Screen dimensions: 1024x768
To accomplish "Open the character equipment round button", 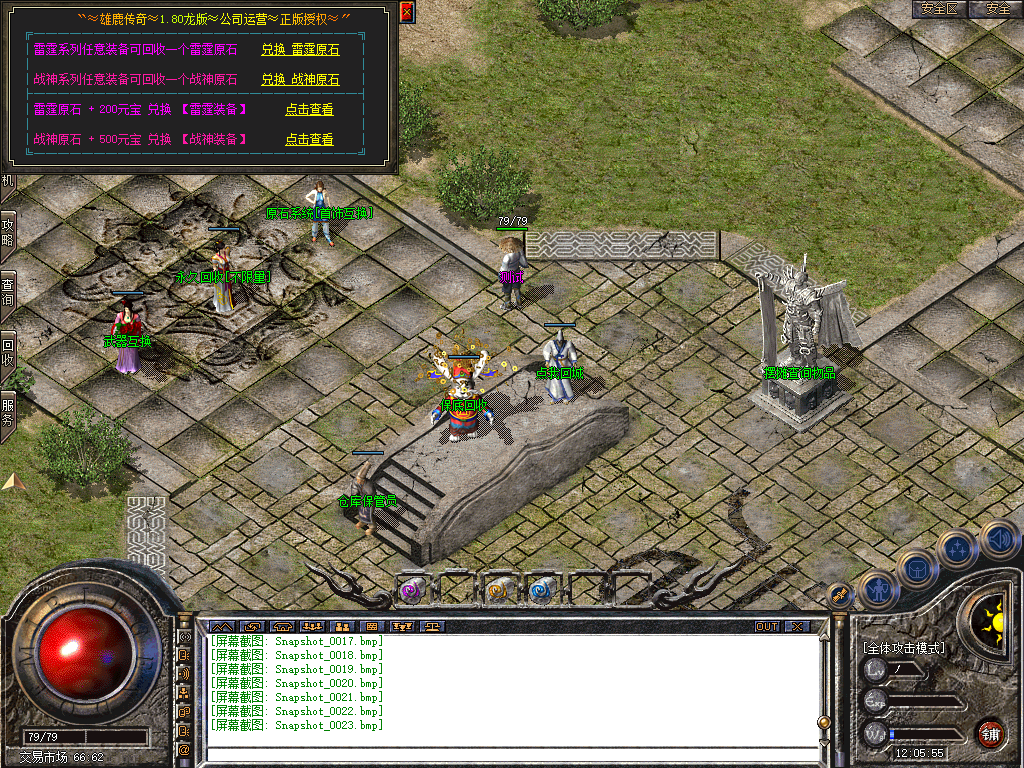I will coord(879,590).
